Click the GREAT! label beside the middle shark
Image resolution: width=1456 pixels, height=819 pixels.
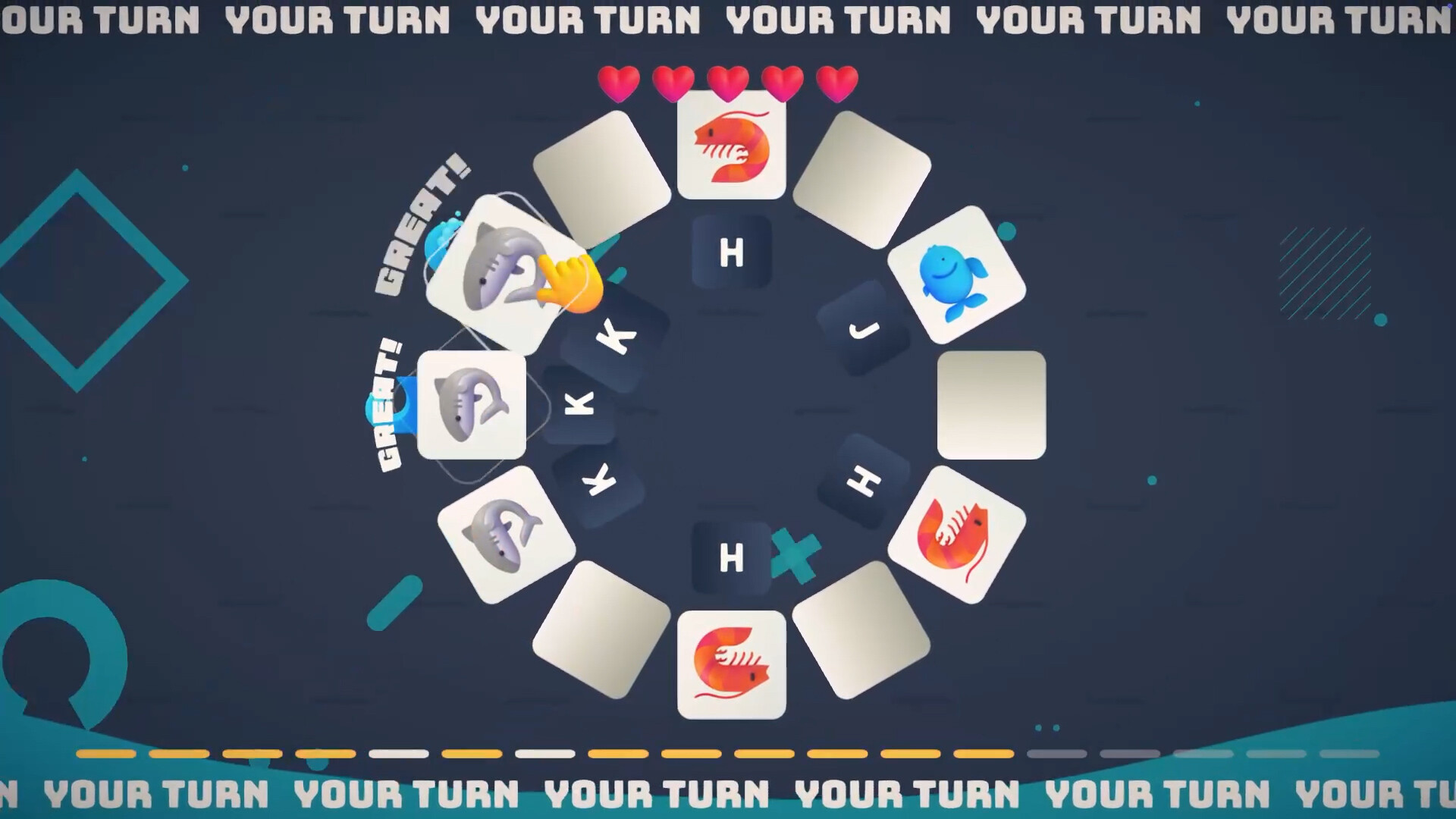[387, 402]
